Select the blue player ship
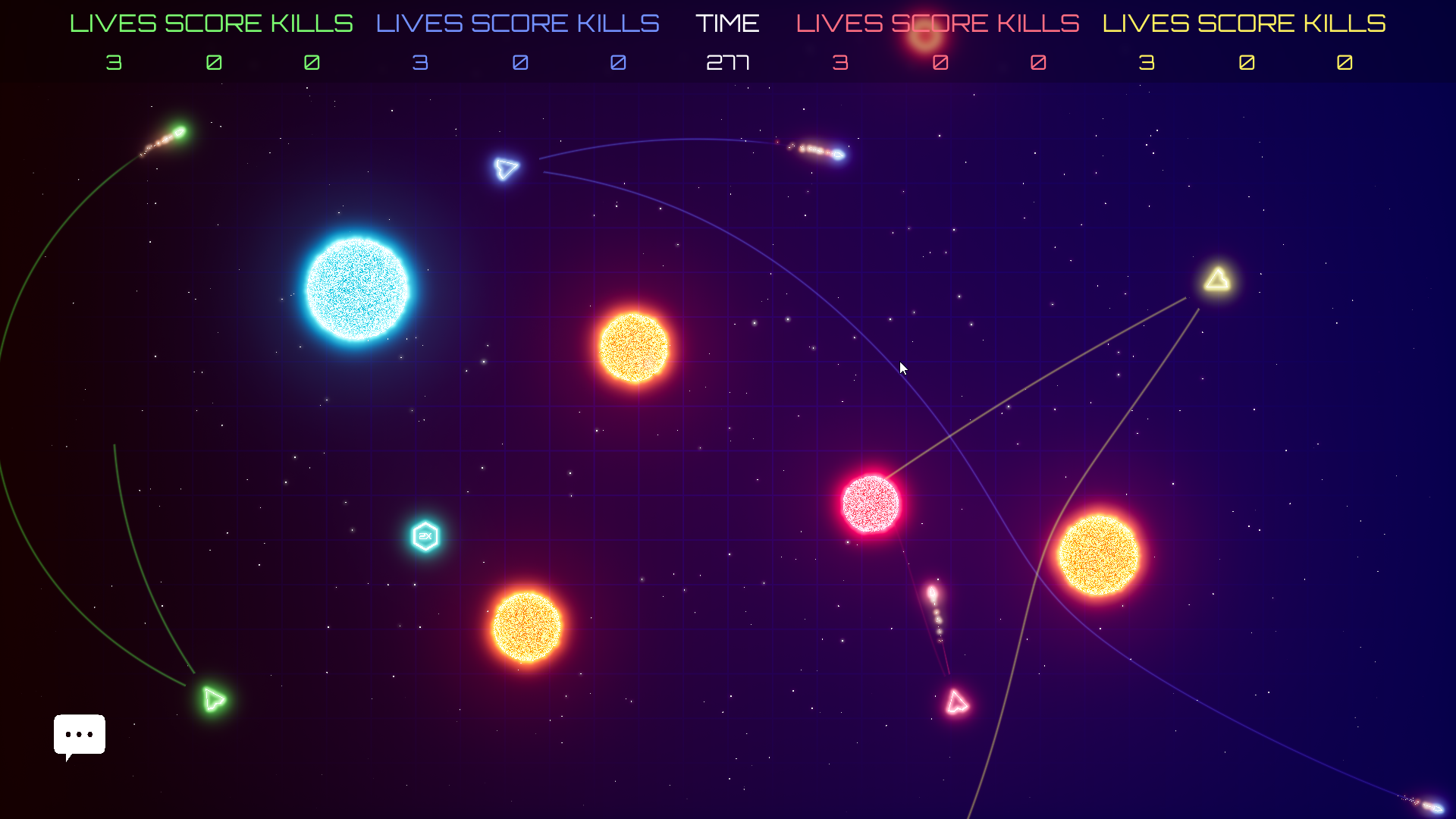 (x=506, y=168)
